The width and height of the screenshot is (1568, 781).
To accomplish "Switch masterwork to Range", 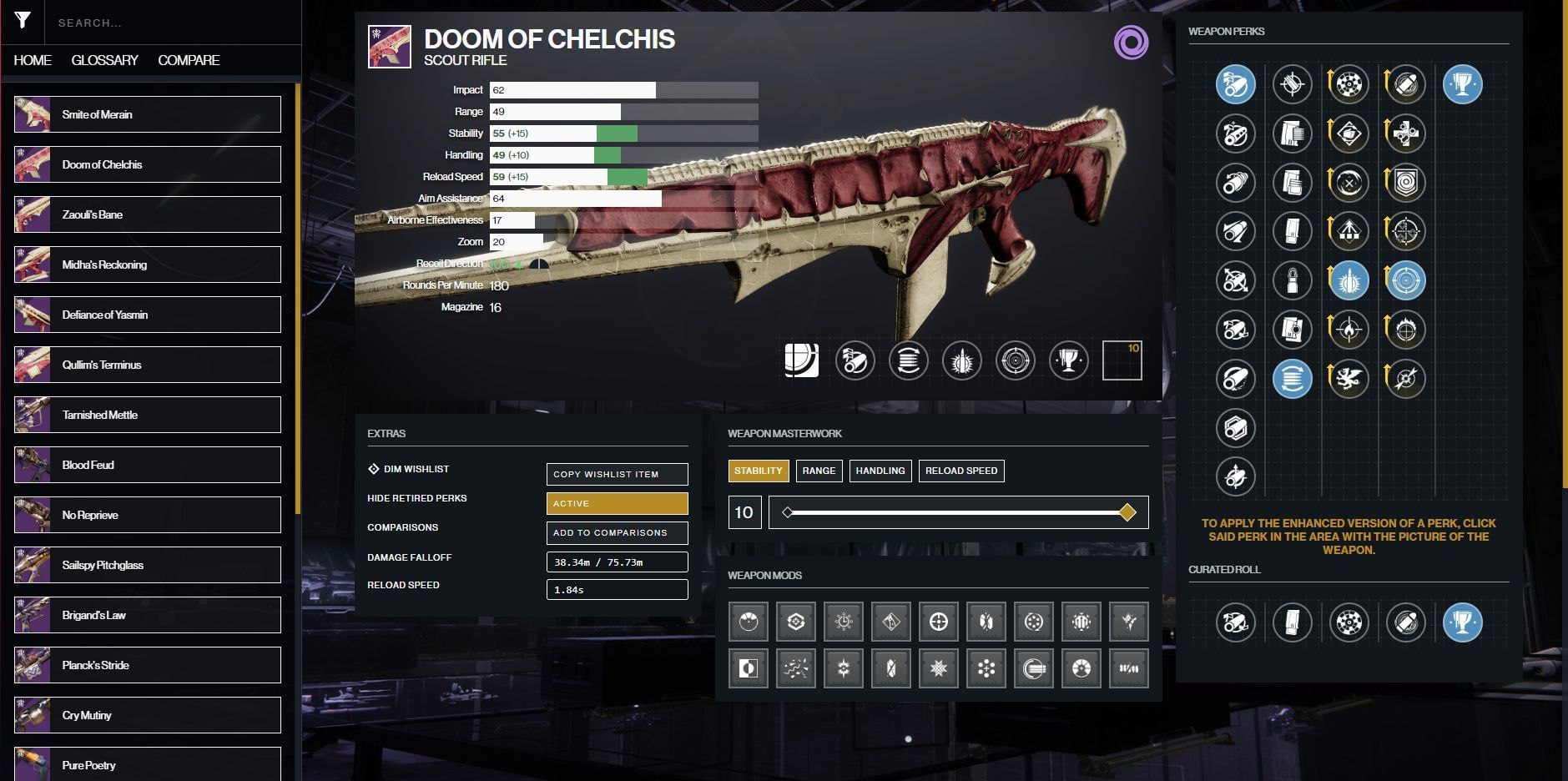I will (819, 471).
